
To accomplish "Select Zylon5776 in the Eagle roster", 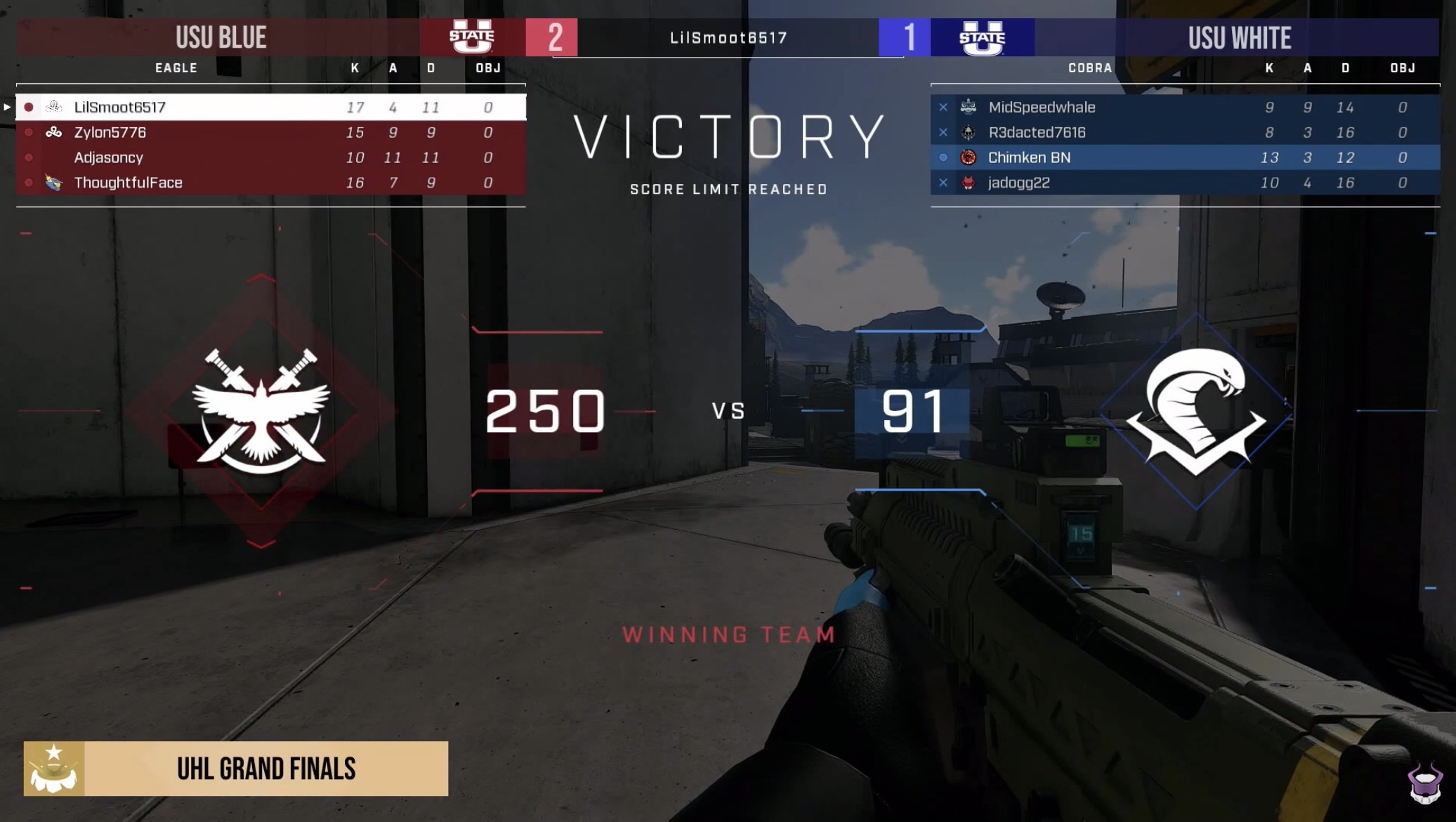I will pyautogui.click(x=270, y=132).
